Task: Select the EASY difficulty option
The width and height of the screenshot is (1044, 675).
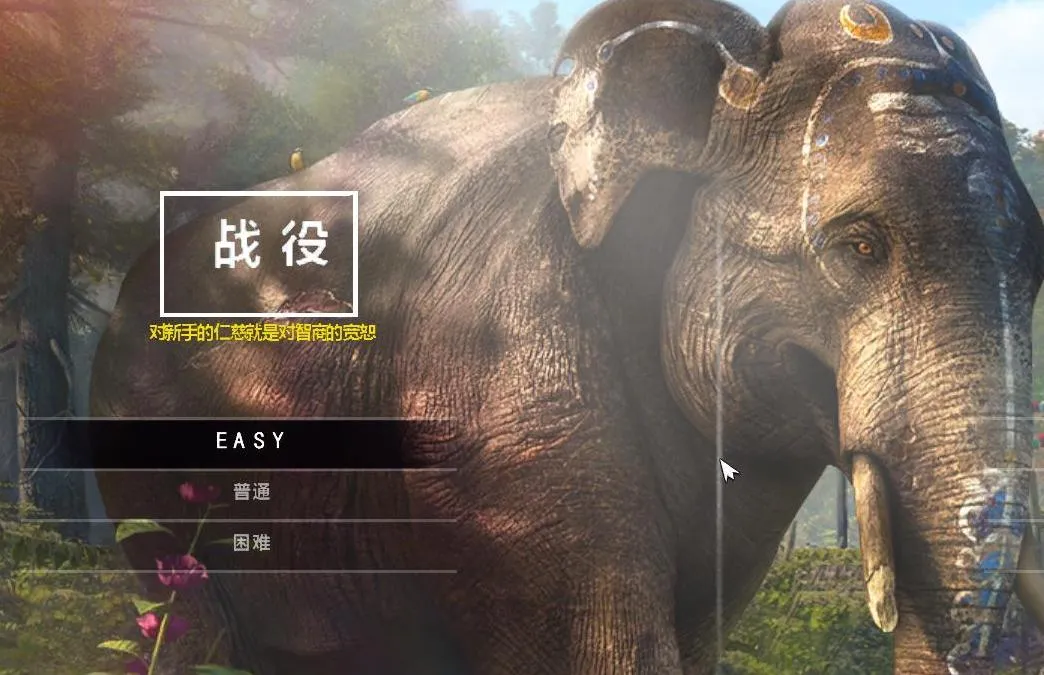Action: tap(251, 441)
